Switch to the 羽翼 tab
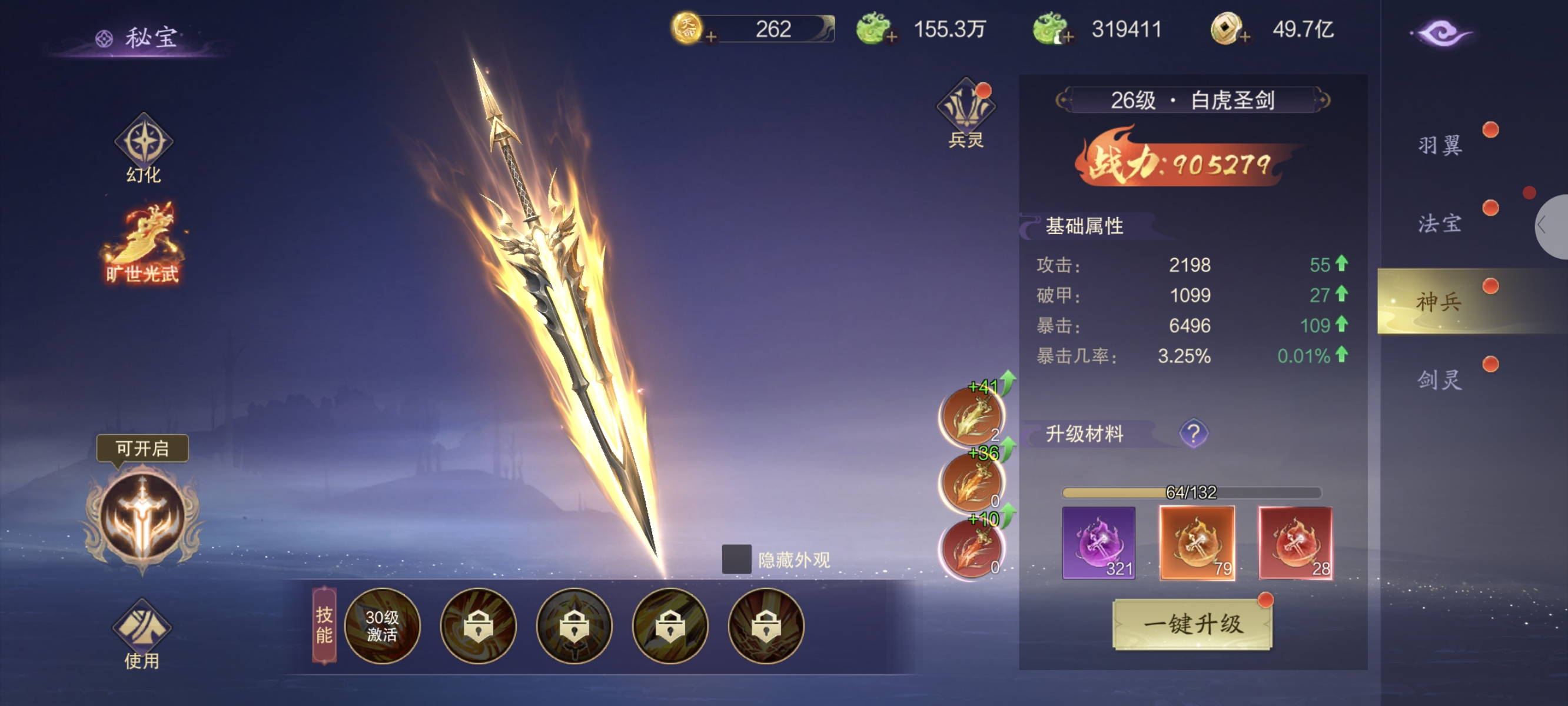Viewport: 1568px width, 706px height. pyautogui.click(x=1439, y=145)
